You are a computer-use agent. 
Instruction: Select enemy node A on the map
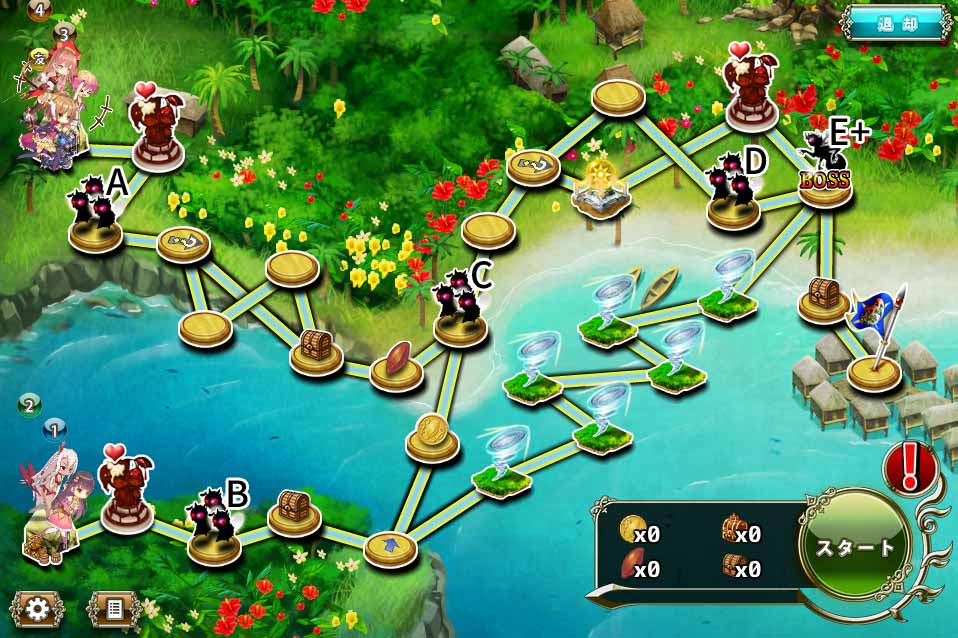click(x=96, y=215)
